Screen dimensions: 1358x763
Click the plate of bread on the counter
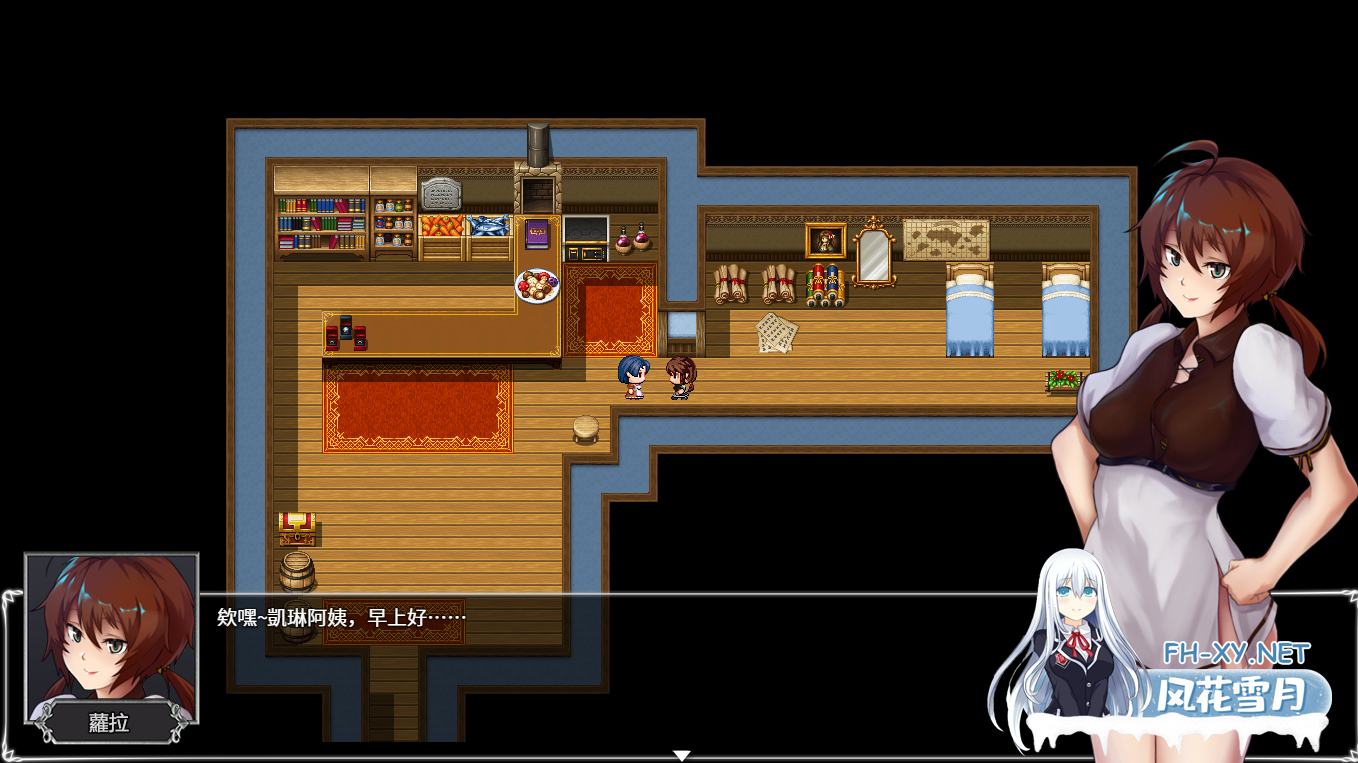(x=536, y=288)
